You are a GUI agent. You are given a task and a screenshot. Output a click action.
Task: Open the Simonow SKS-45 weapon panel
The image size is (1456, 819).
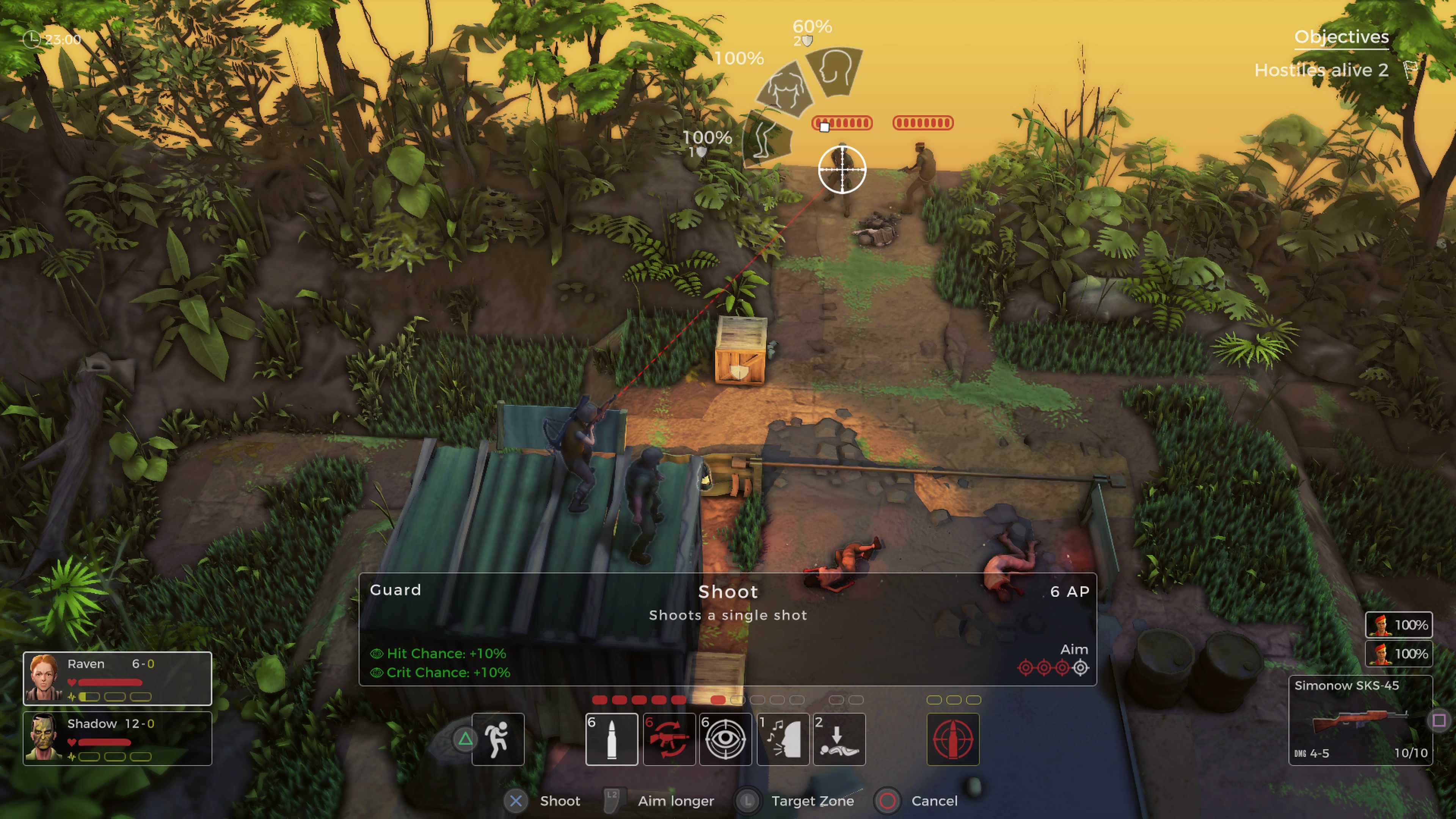tap(1359, 720)
